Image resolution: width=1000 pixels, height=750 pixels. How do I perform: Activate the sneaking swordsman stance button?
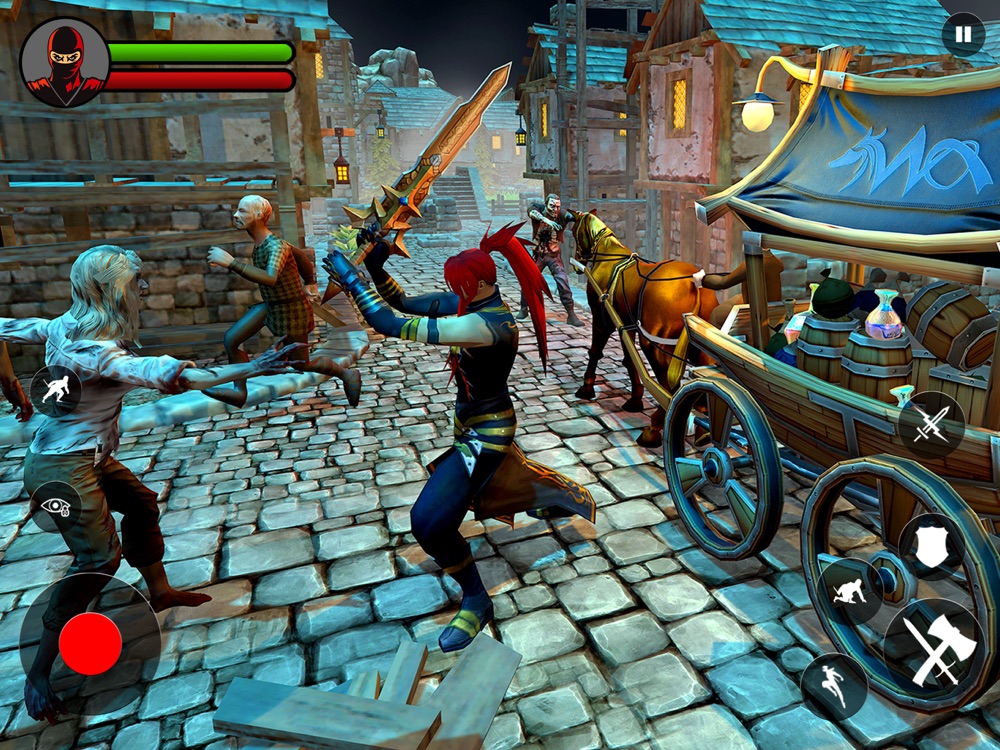(56, 391)
